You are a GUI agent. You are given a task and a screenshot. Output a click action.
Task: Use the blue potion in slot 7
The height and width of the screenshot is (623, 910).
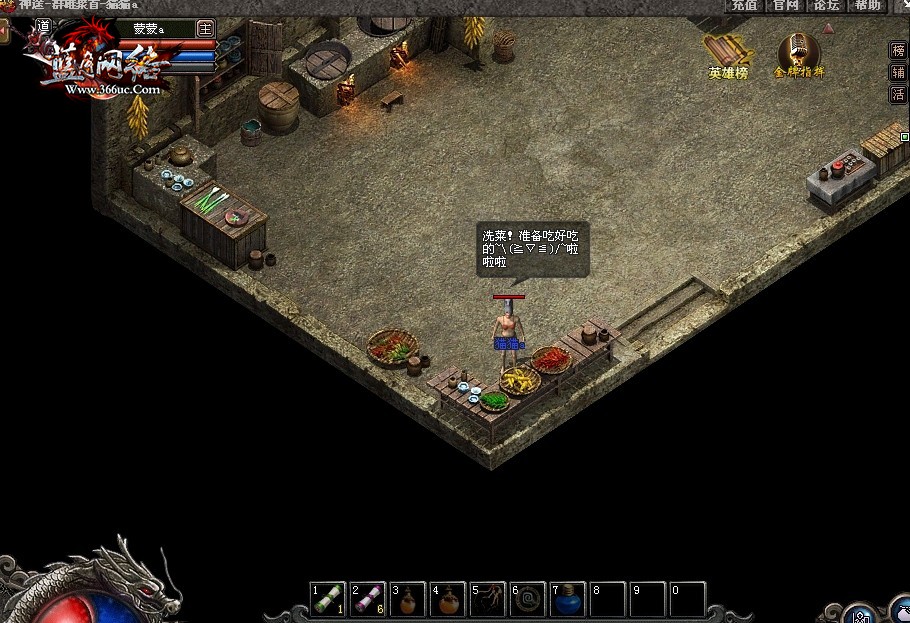pyautogui.click(x=568, y=599)
